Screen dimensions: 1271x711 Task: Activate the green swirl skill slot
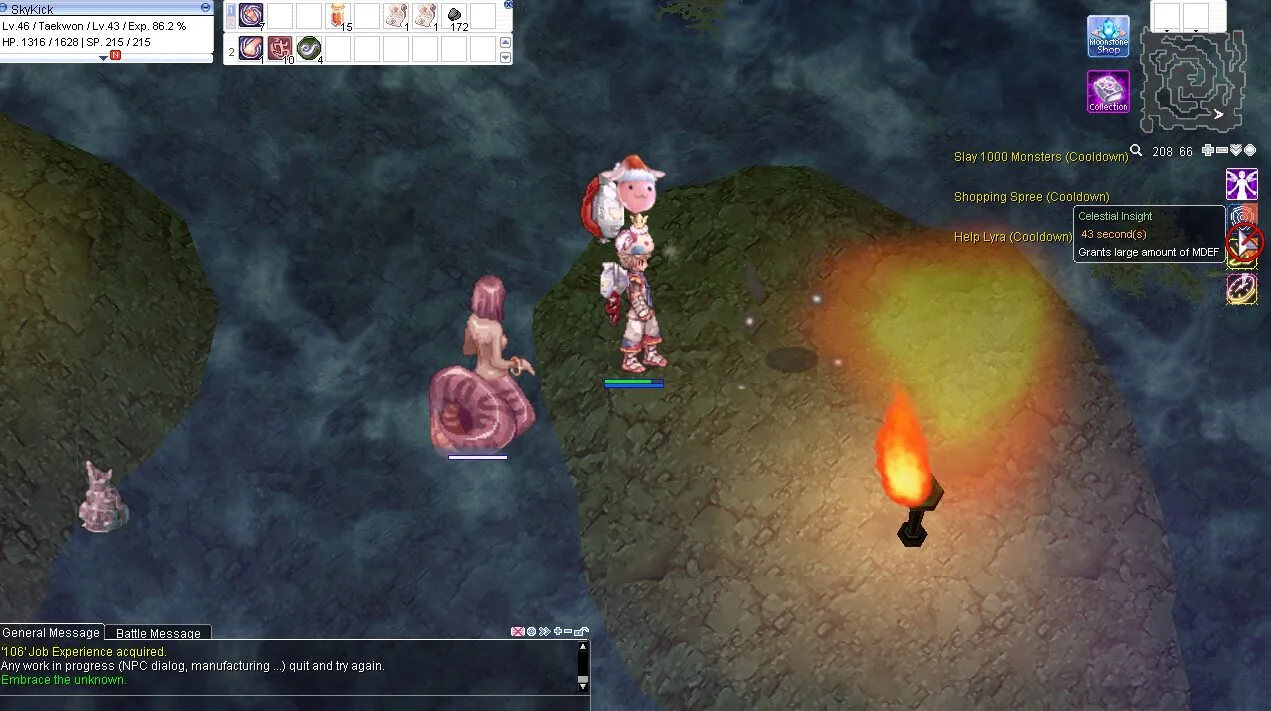click(309, 48)
